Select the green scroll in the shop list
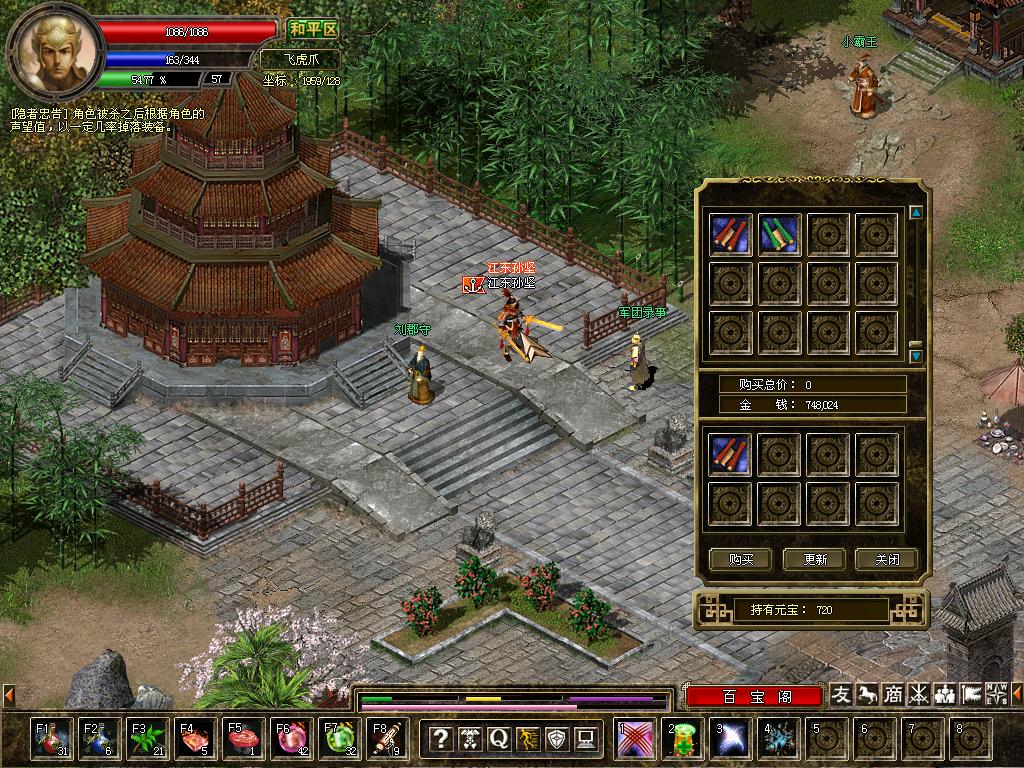The height and width of the screenshot is (768, 1024). [779, 234]
